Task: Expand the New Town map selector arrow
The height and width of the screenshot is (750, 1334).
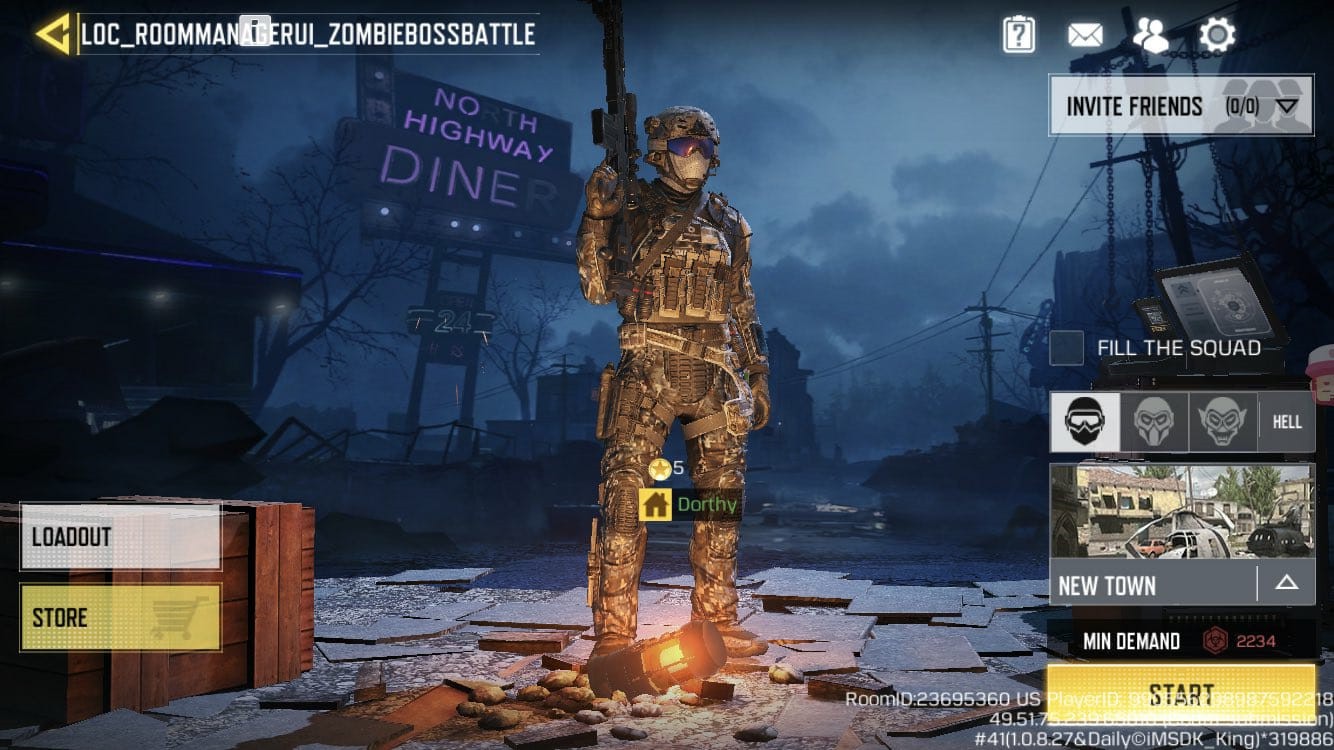Action: pos(1286,583)
